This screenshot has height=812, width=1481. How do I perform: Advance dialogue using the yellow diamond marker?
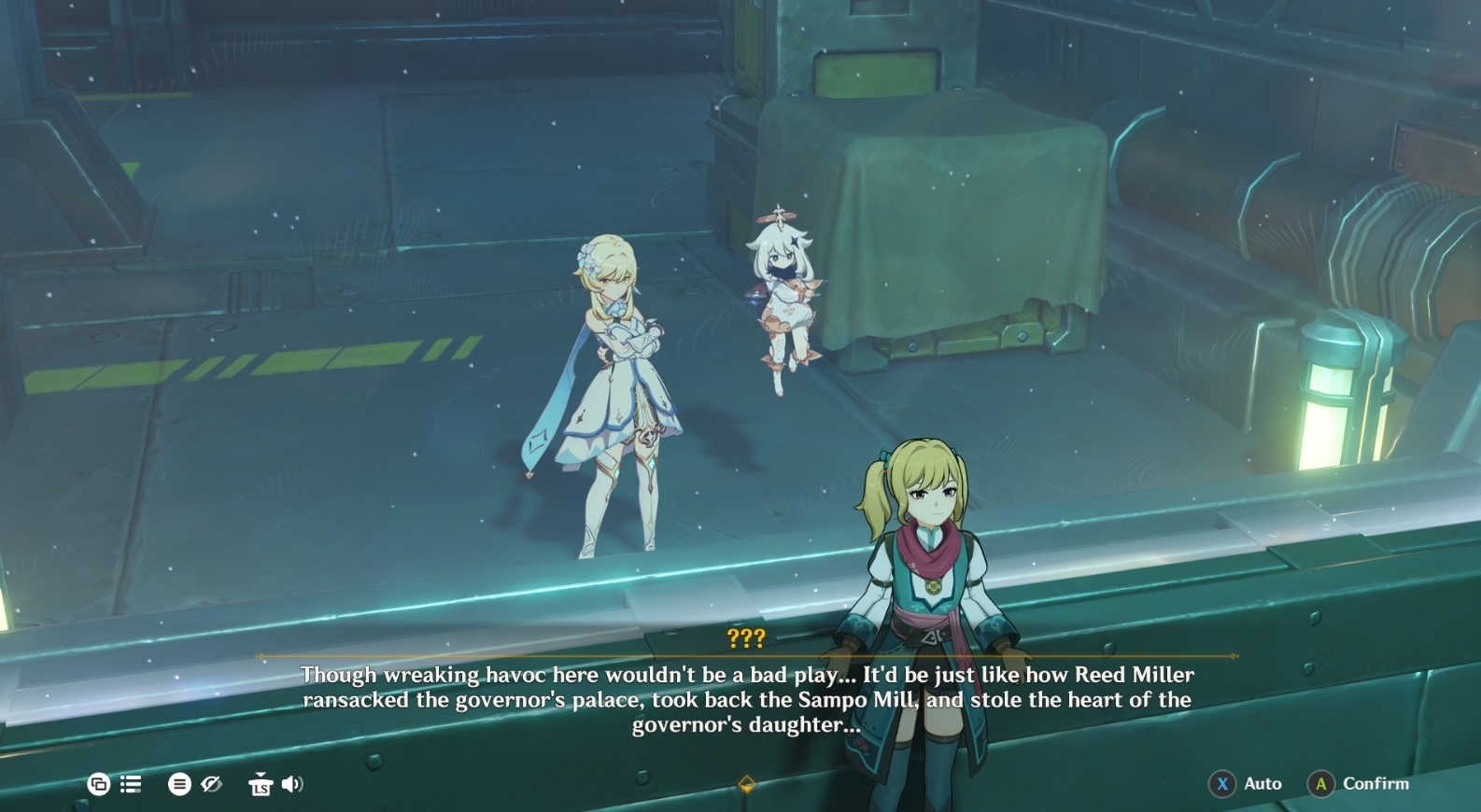(x=746, y=784)
